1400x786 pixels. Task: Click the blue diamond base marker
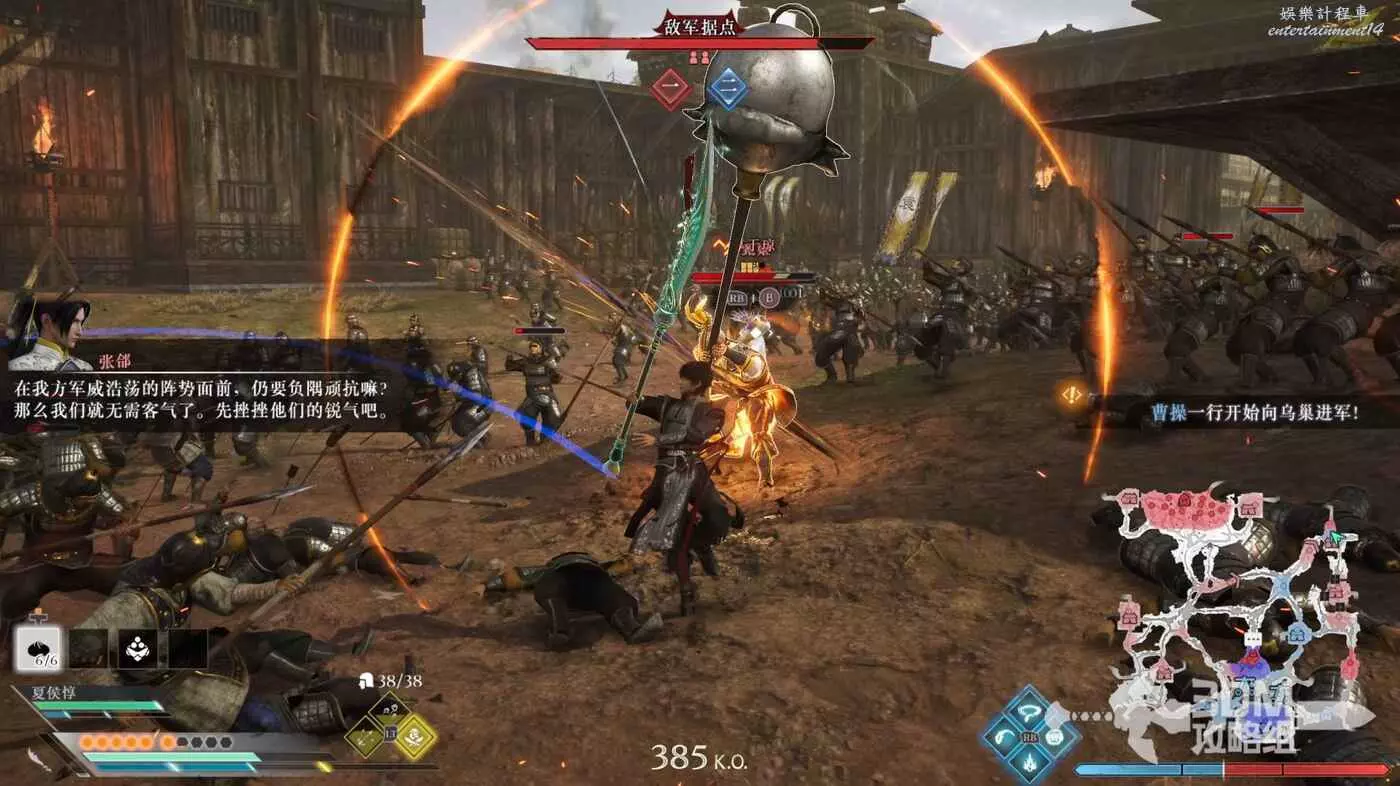(x=728, y=90)
